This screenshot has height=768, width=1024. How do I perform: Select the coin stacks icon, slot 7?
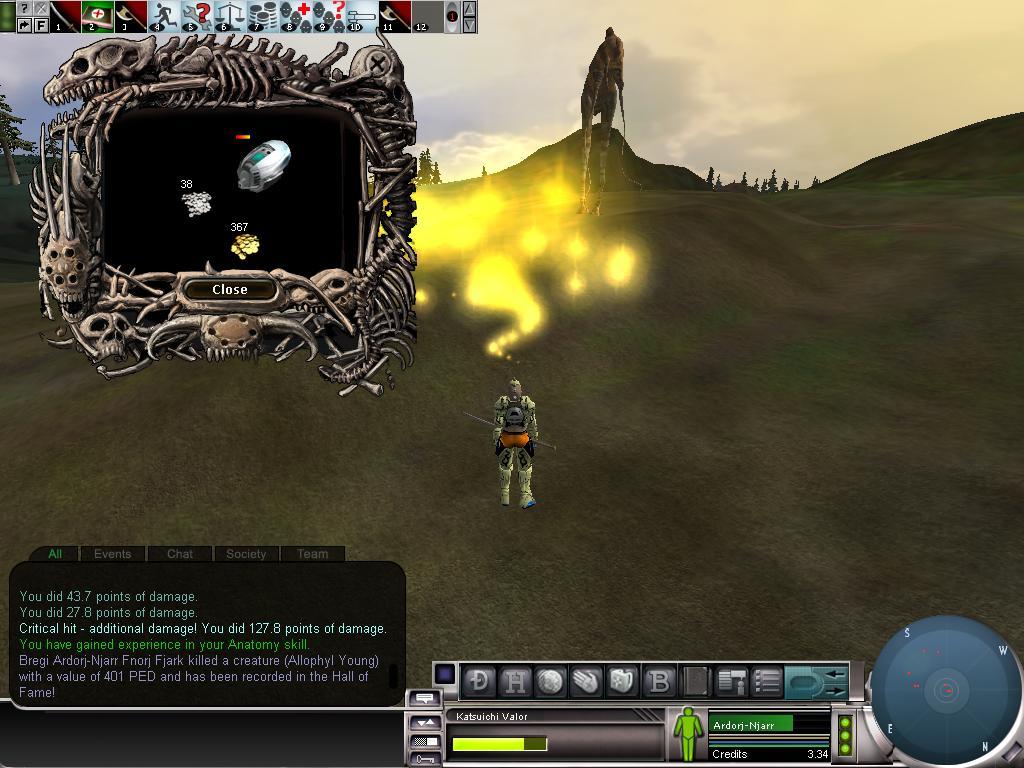coord(262,15)
